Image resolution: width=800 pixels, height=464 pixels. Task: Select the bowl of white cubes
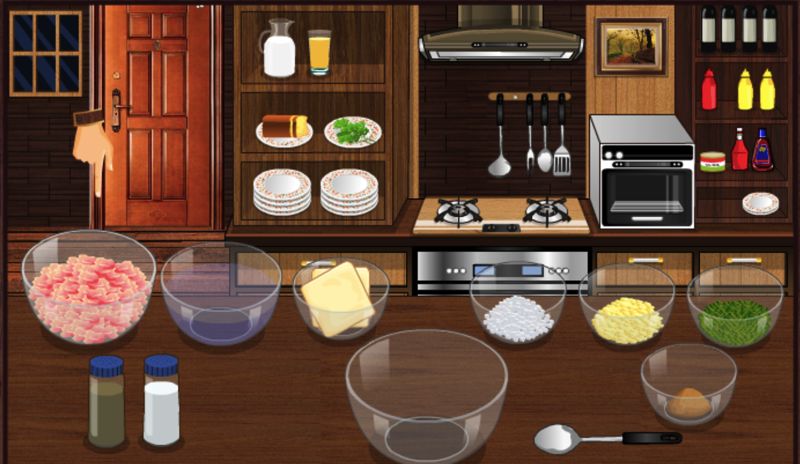point(518,306)
